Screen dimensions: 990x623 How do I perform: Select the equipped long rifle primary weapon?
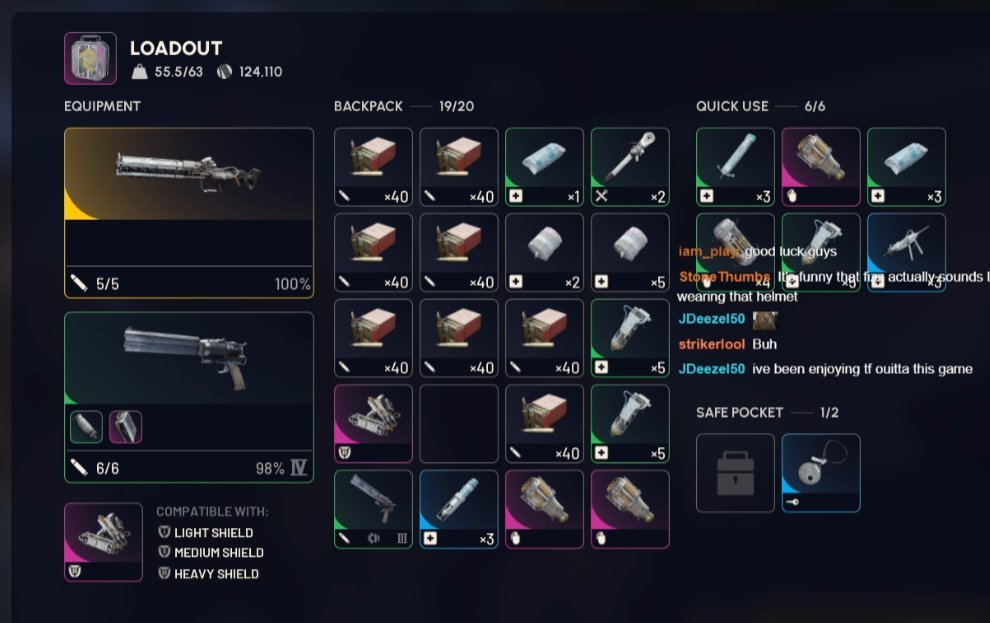click(x=188, y=212)
